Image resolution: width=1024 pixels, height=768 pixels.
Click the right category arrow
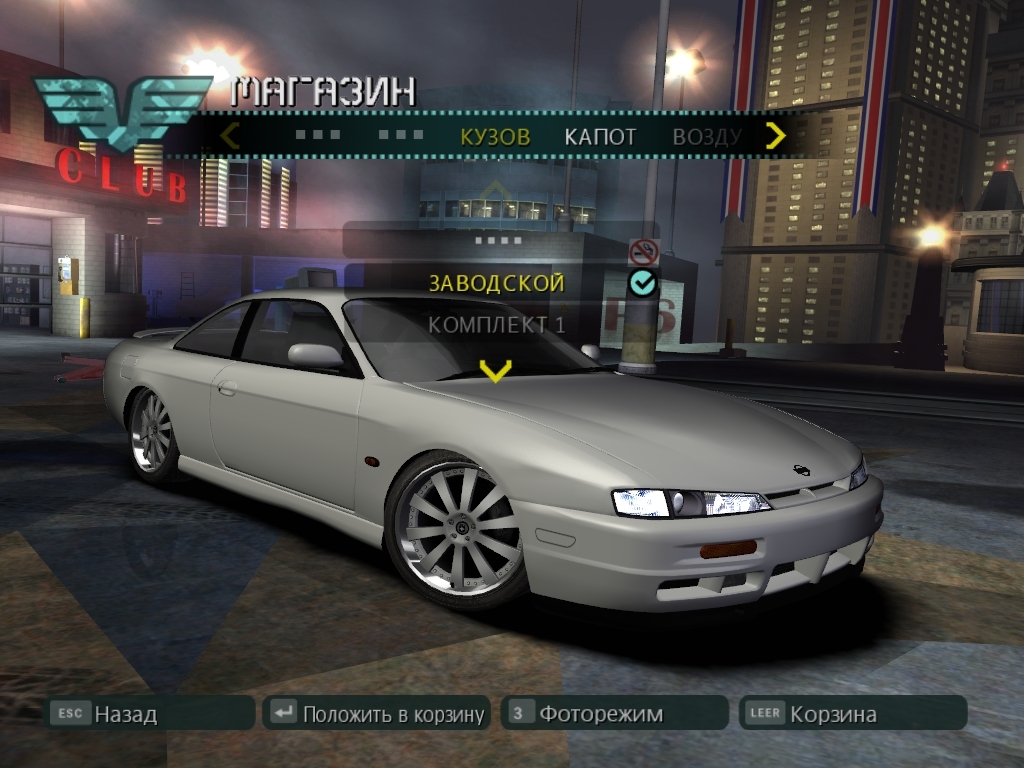[775, 136]
